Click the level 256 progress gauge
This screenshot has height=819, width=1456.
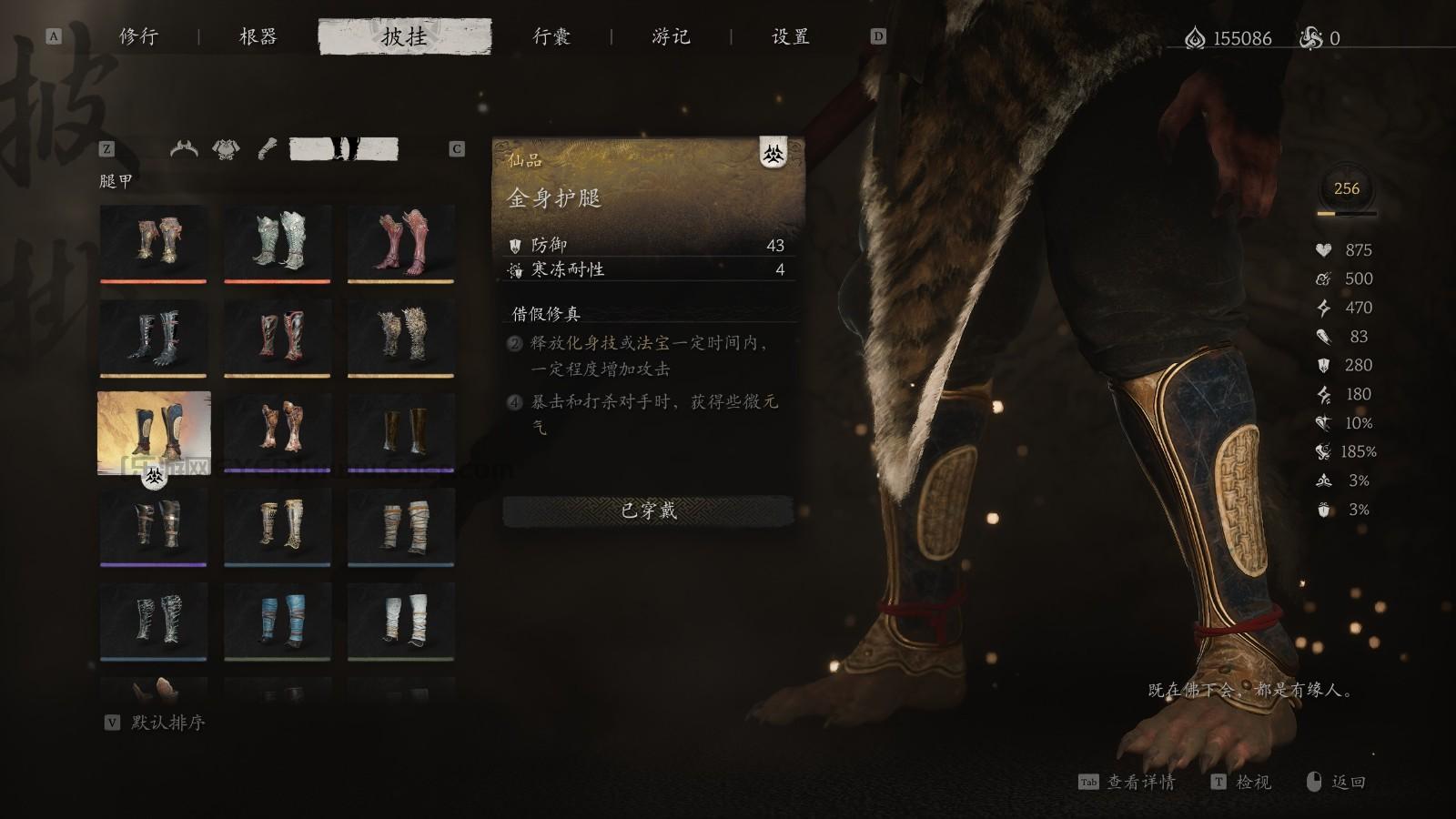click(x=1347, y=190)
